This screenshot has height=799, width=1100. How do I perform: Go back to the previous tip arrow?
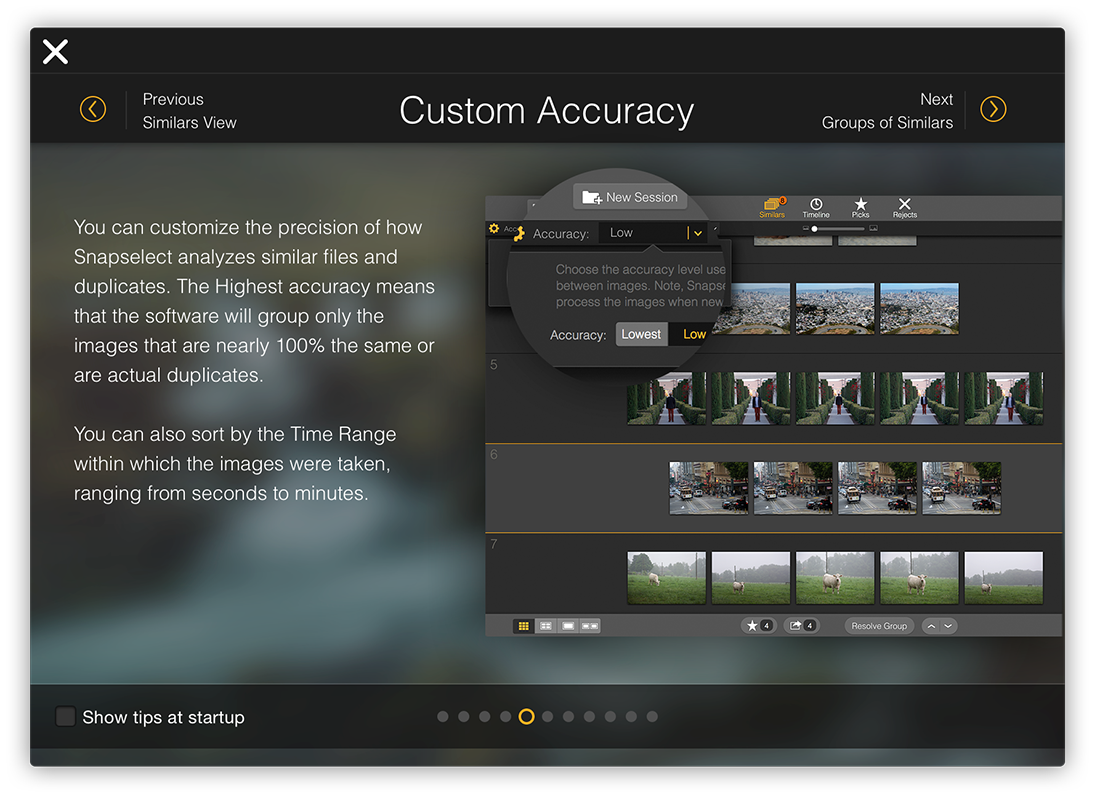click(93, 109)
